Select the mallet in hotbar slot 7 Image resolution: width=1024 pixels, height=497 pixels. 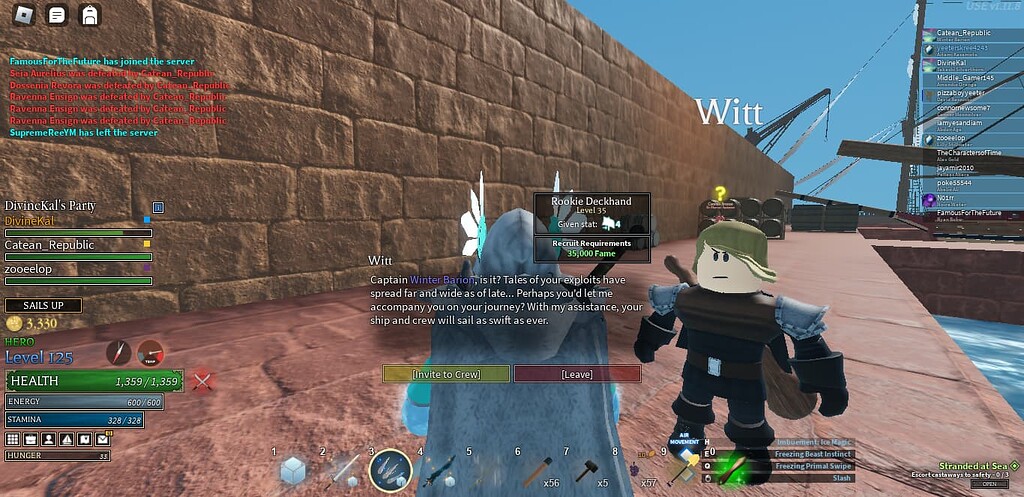click(587, 469)
